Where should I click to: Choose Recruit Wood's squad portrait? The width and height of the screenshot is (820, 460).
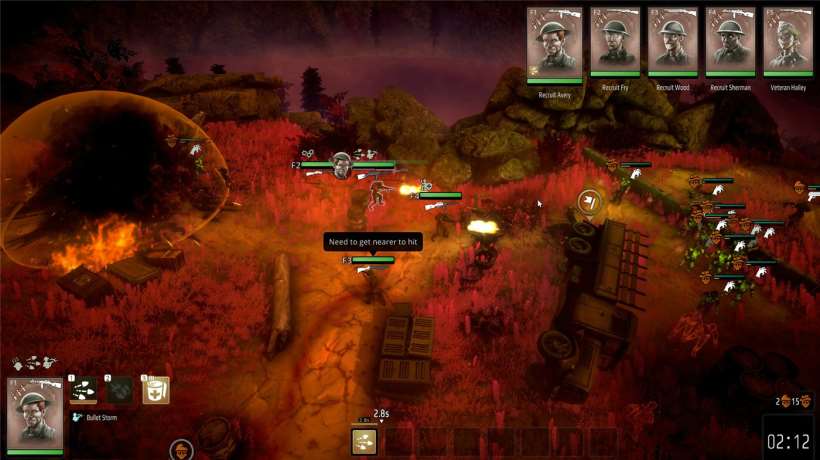click(x=672, y=43)
